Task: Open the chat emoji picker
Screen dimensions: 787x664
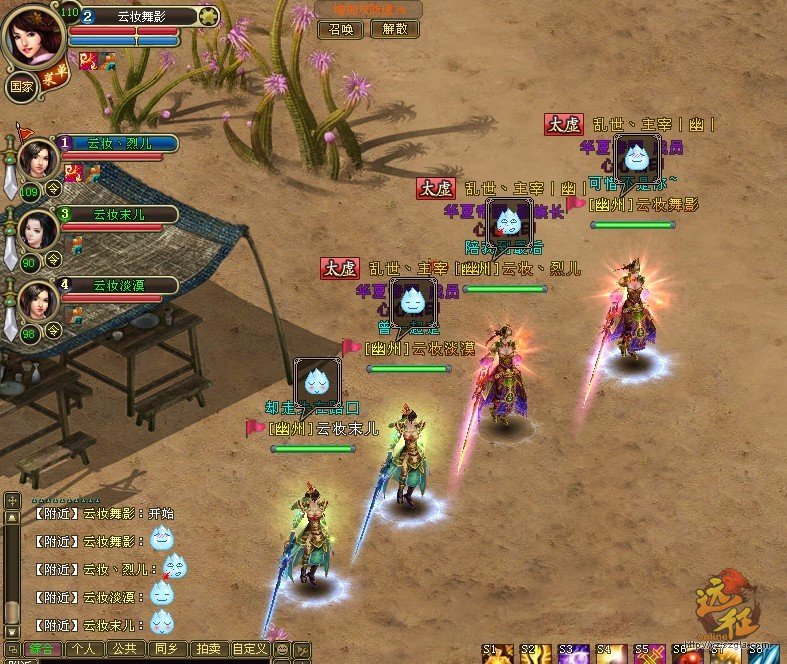Action: [281, 650]
